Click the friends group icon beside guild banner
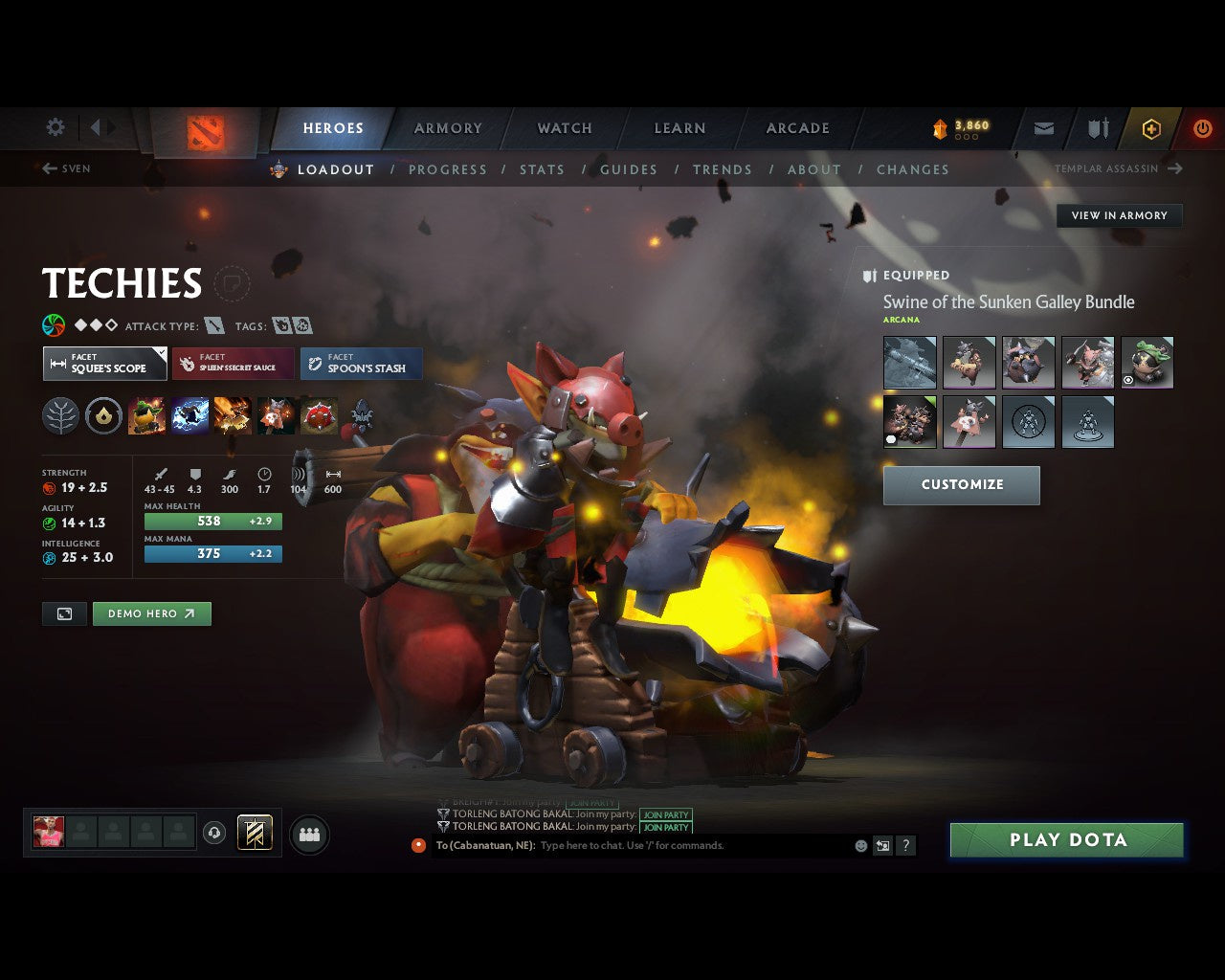The height and width of the screenshot is (980, 1225). [308, 834]
